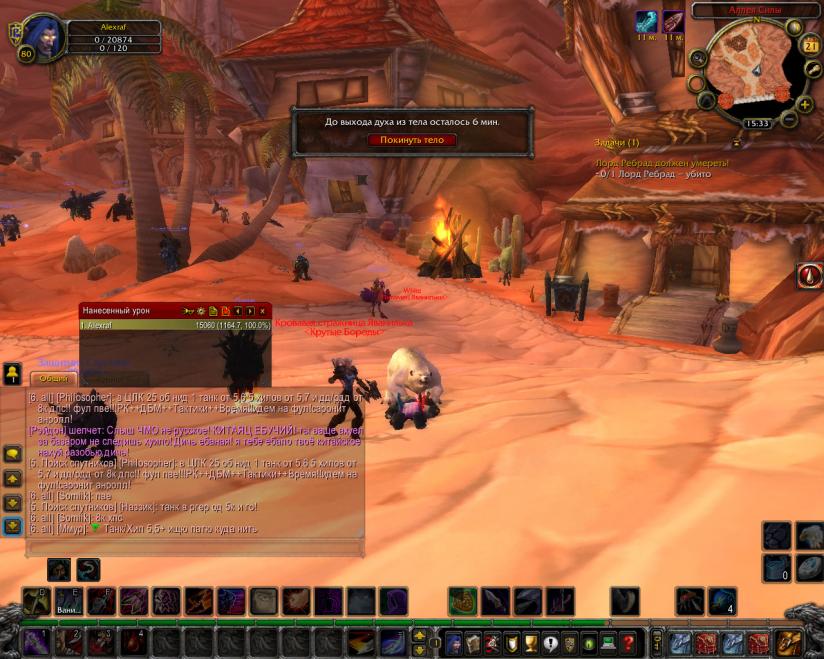Click the clock showing 15:33
Screen dimensions: 824x659
[757, 124]
